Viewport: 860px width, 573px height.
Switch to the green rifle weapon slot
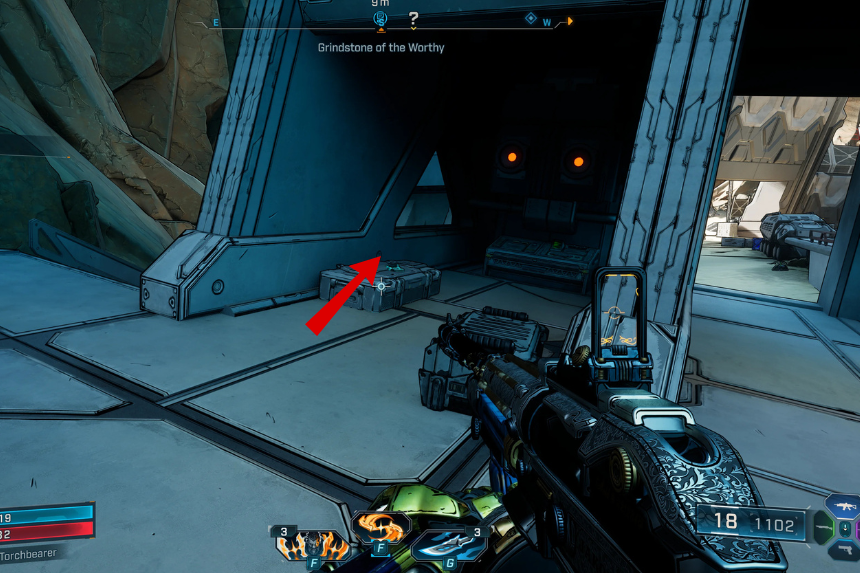click(x=822, y=527)
